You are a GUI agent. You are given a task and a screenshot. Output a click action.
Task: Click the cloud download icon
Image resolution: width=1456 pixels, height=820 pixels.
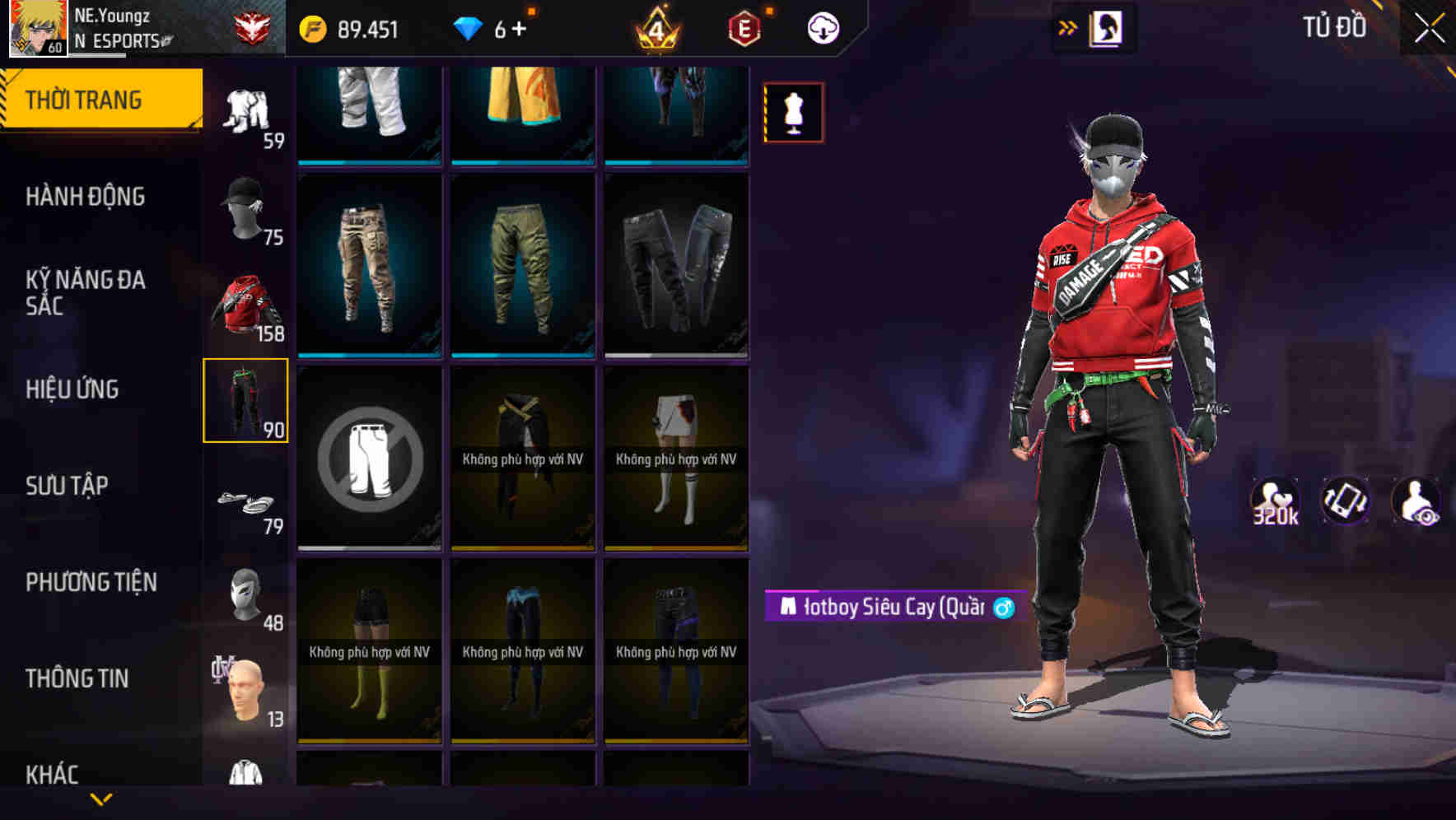(823, 26)
